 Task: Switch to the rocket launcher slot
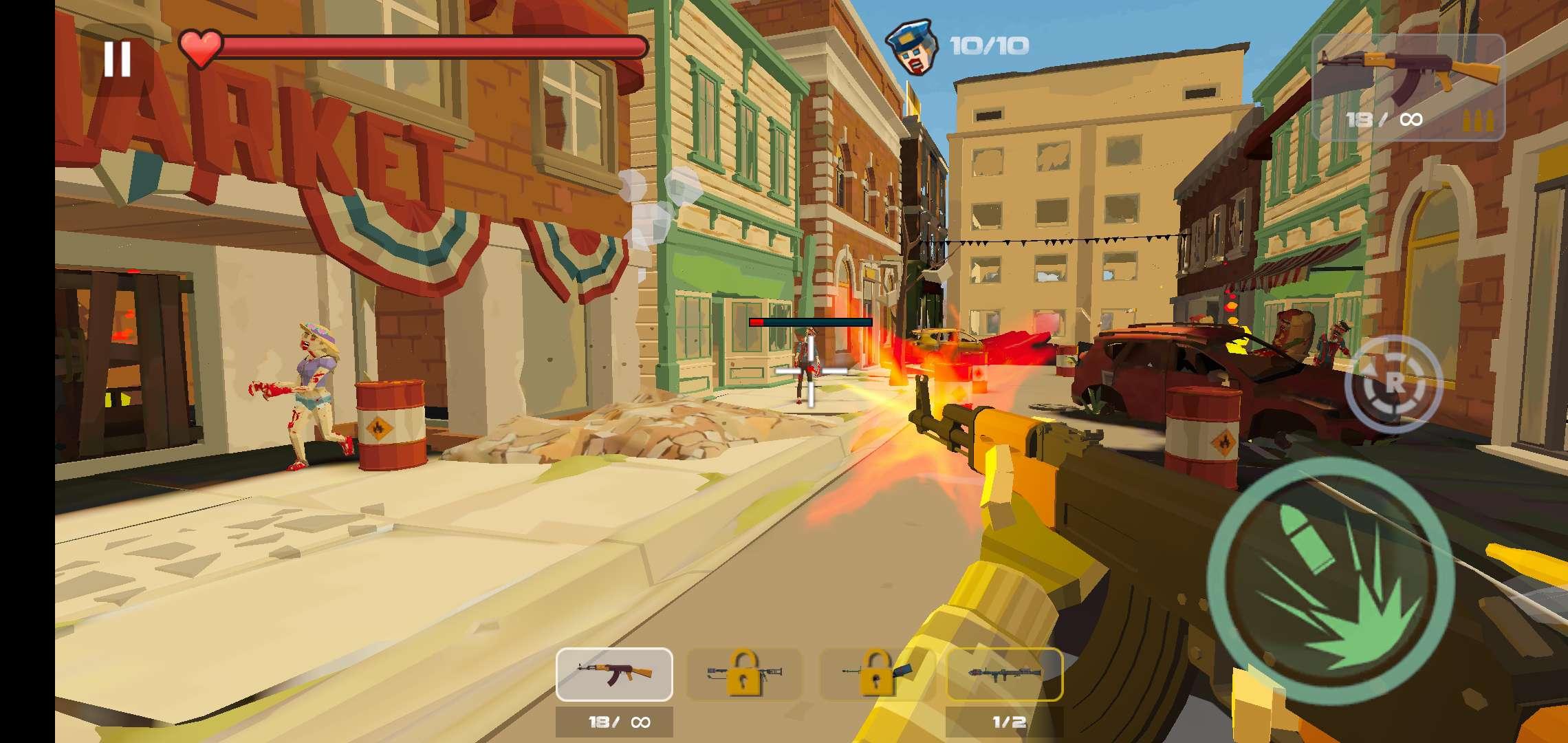click(x=1005, y=674)
